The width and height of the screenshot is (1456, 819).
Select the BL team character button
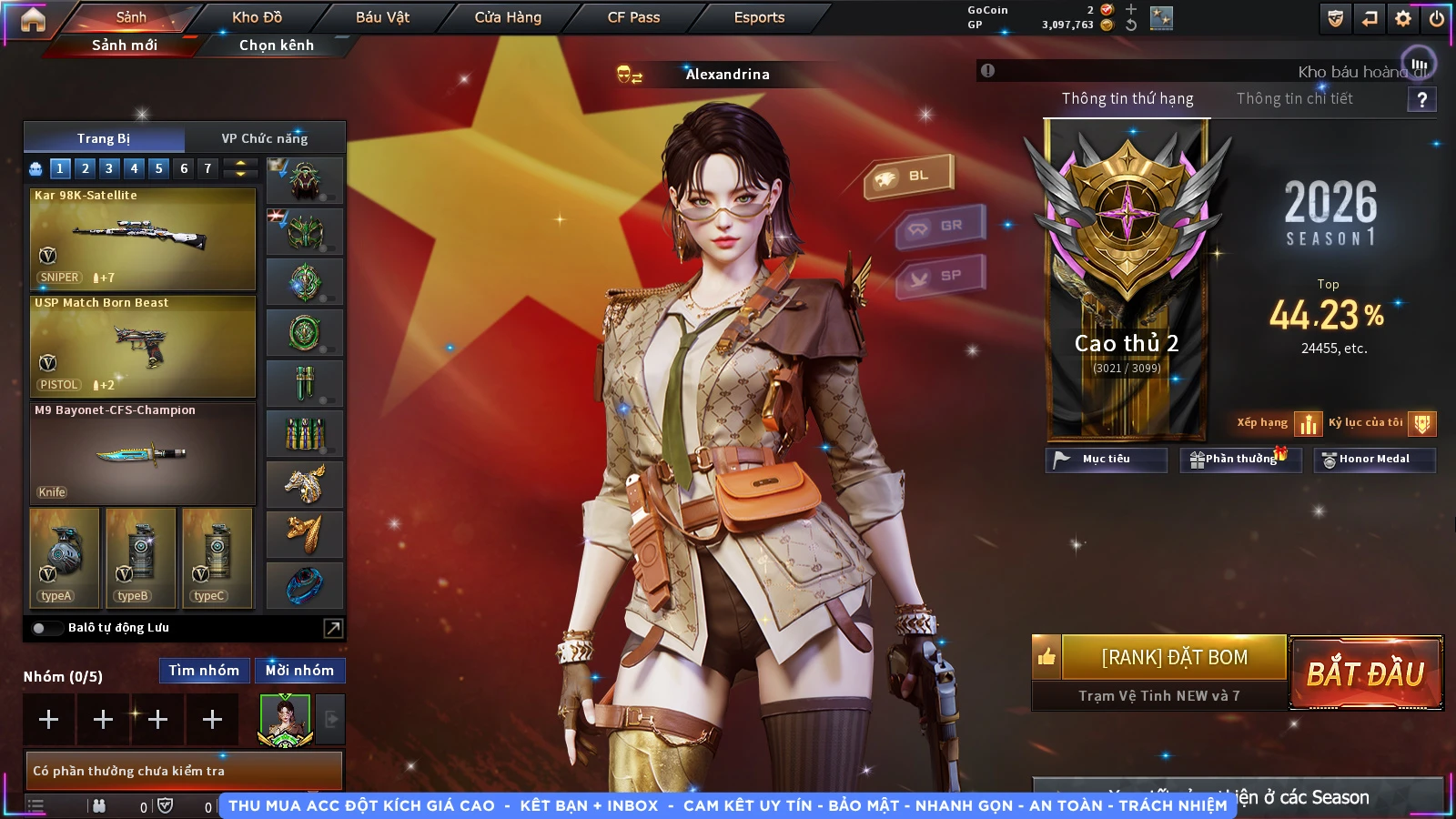click(x=908, y=177)
